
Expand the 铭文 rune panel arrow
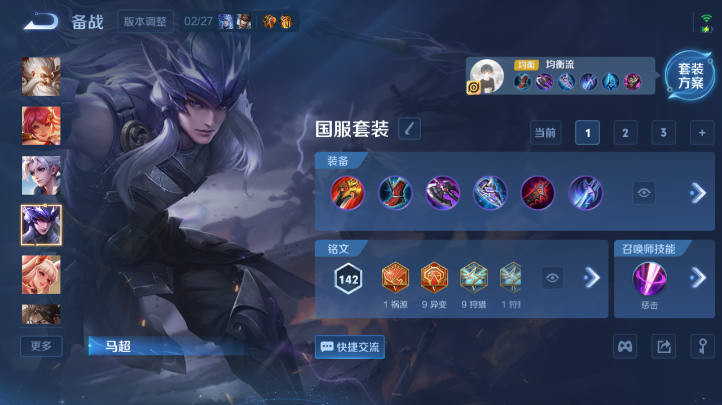[591, 278]
